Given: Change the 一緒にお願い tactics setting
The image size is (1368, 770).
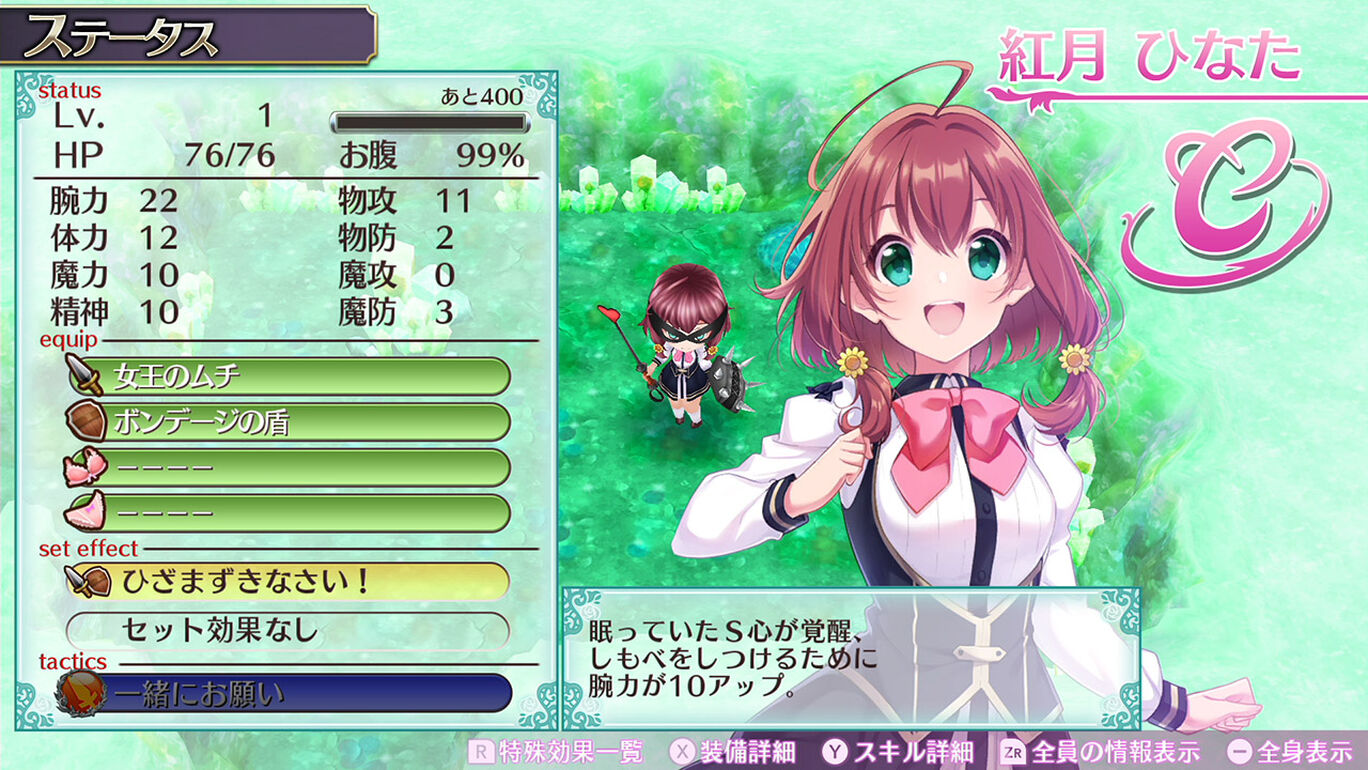Looking at the screenshot, I should click(x=288, y=692).
